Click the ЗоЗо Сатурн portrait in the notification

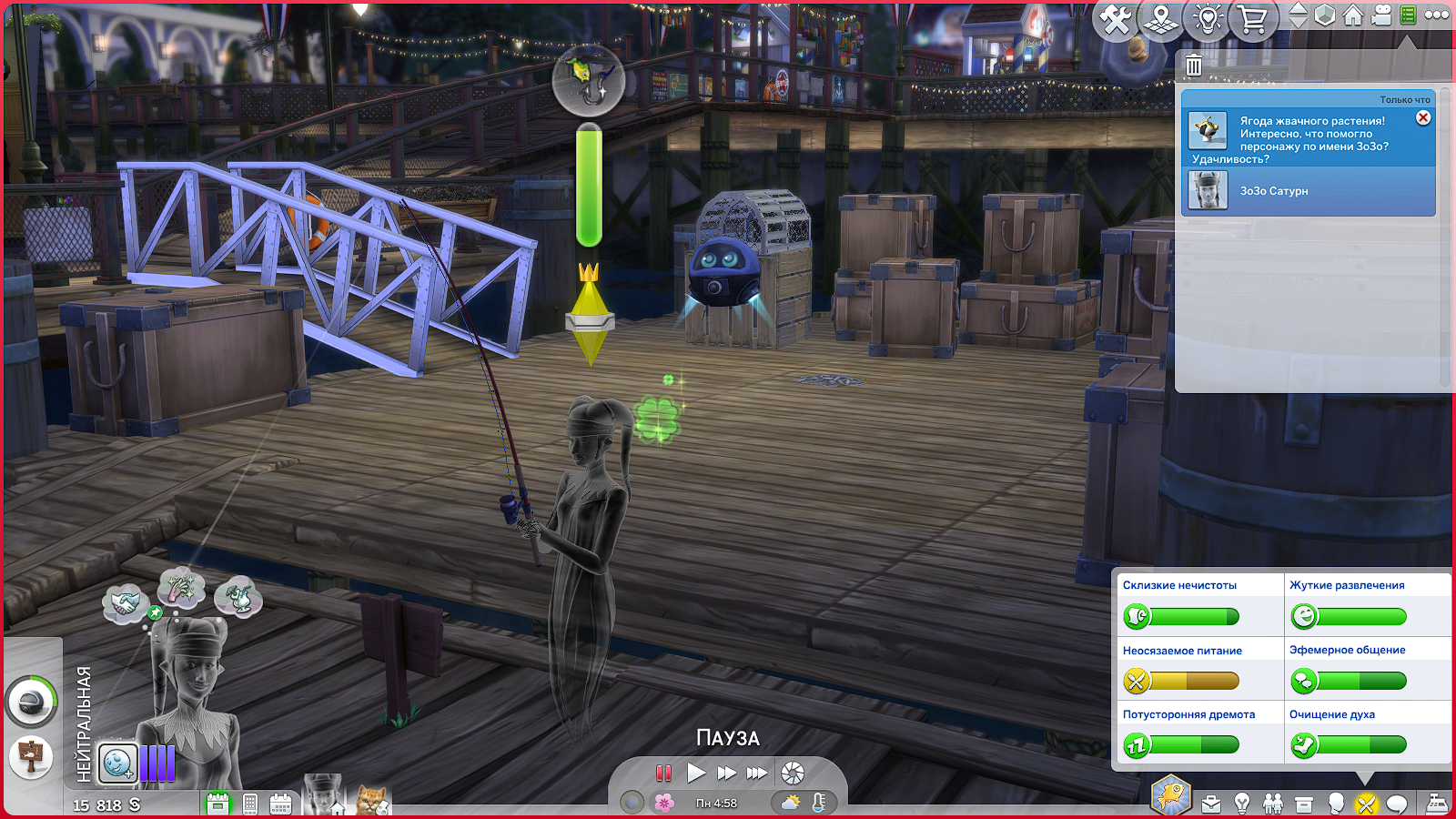pos(1208,191)
